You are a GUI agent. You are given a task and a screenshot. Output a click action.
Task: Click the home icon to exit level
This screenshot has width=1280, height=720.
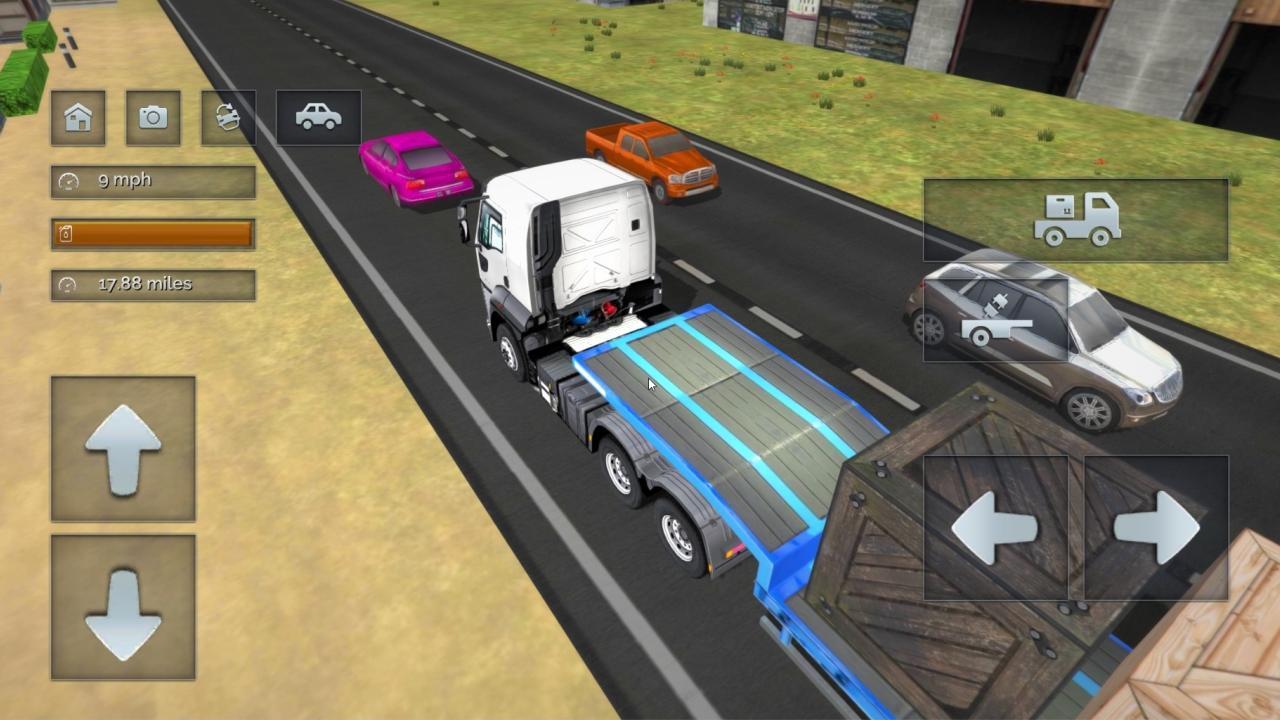point(78,117)
